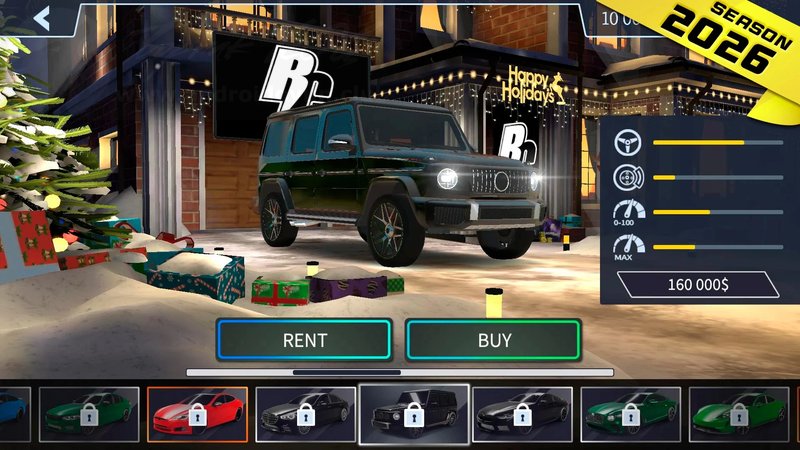Buy the car for 160 000$
800x450 pixels.
[494, 340]
